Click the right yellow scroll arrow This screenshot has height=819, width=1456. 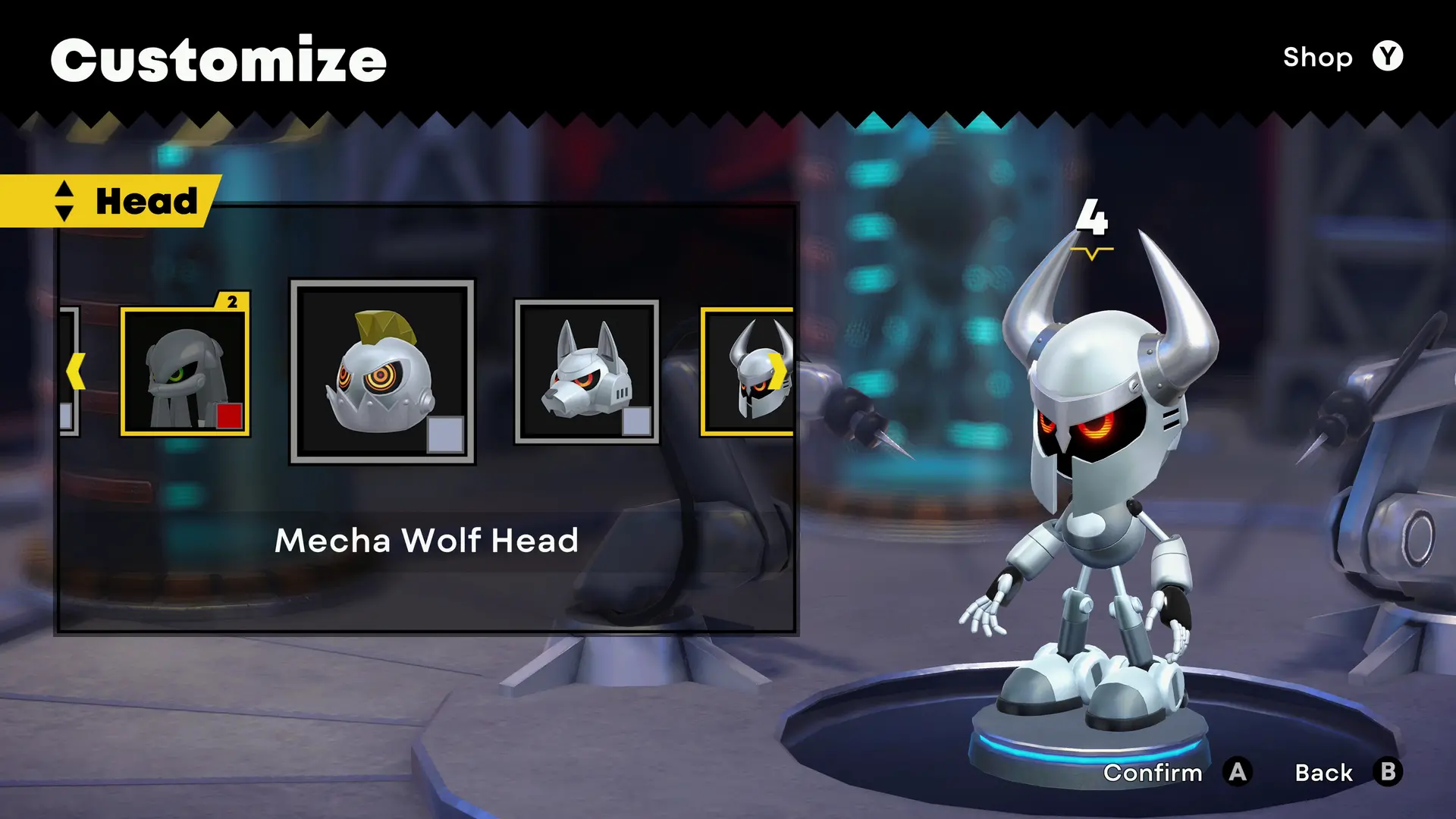pyautogui.click(x=780, y=372)
